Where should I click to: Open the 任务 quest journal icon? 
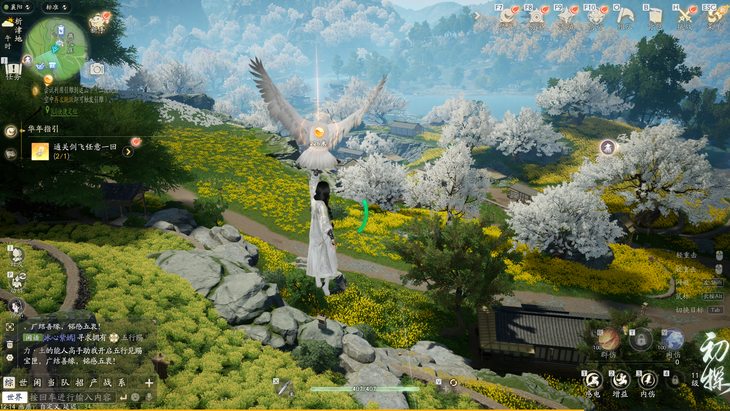pos(13,69)
